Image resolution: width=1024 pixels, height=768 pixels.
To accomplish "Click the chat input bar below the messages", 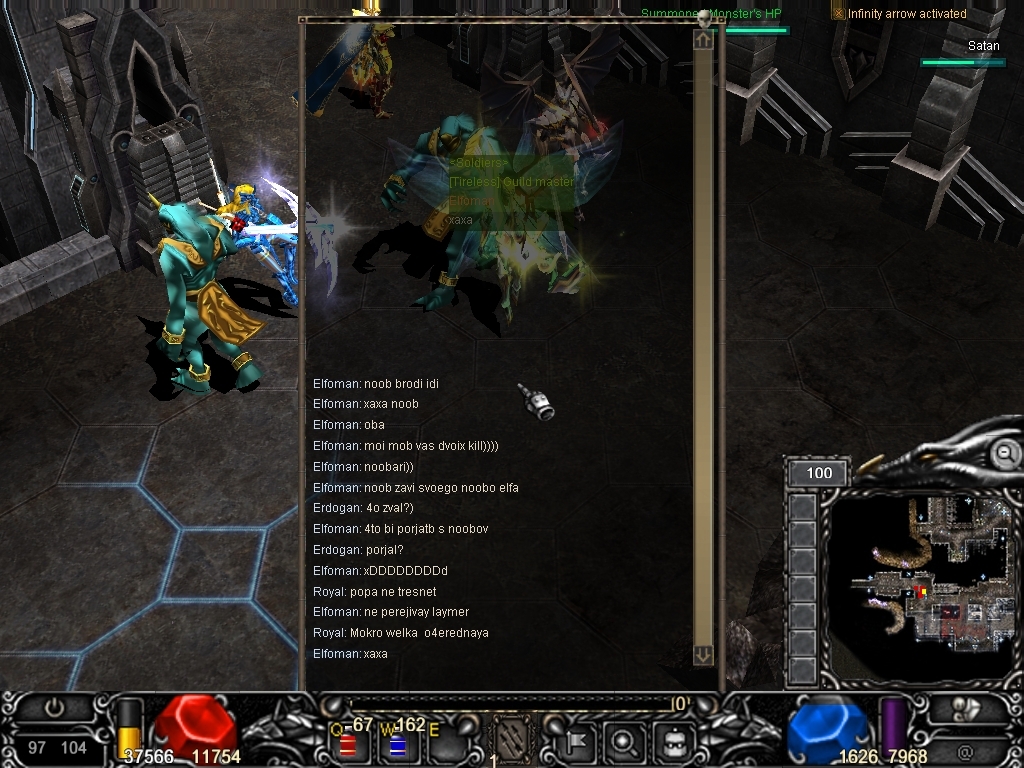I will point(510,704).
